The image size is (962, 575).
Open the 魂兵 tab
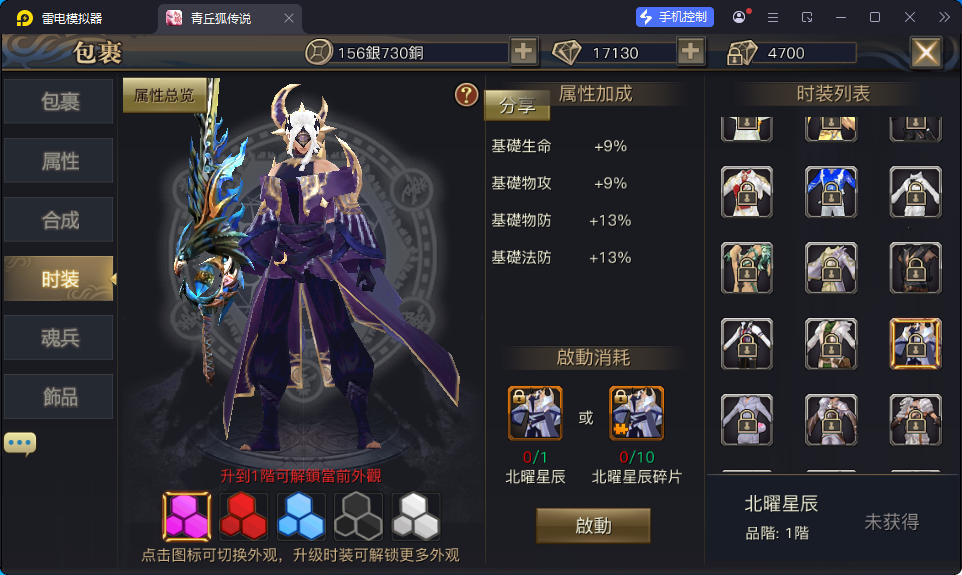pos(59,337)
